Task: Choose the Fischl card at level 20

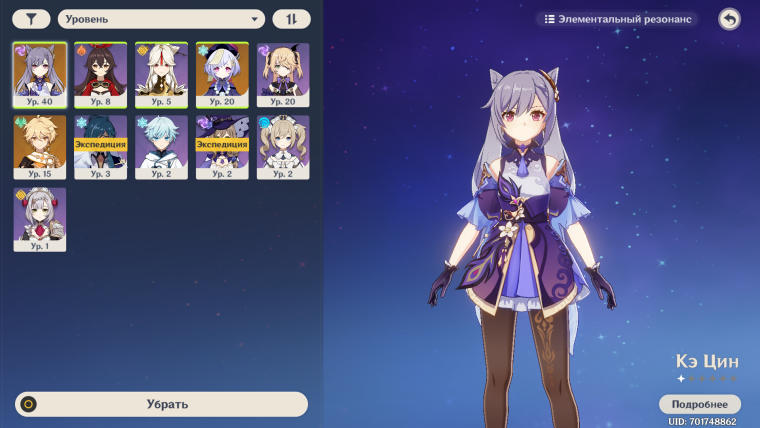Action: point(283,75)
